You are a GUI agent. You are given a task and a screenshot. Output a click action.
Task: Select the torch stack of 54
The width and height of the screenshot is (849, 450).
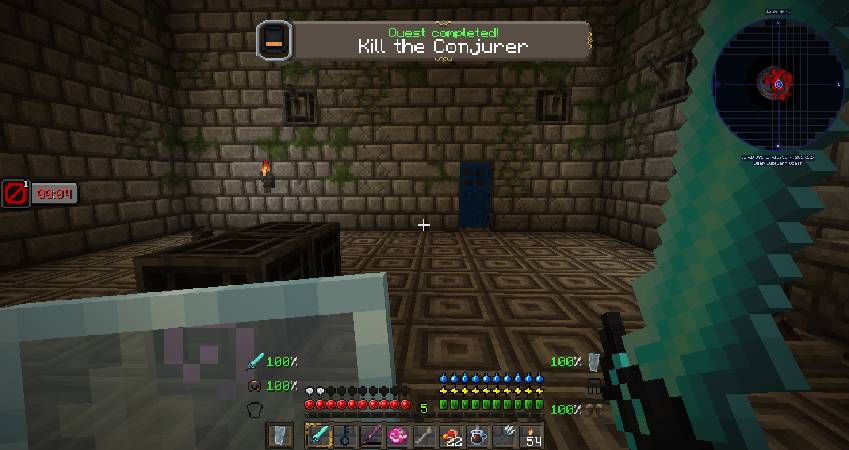[x=532, y=436]
